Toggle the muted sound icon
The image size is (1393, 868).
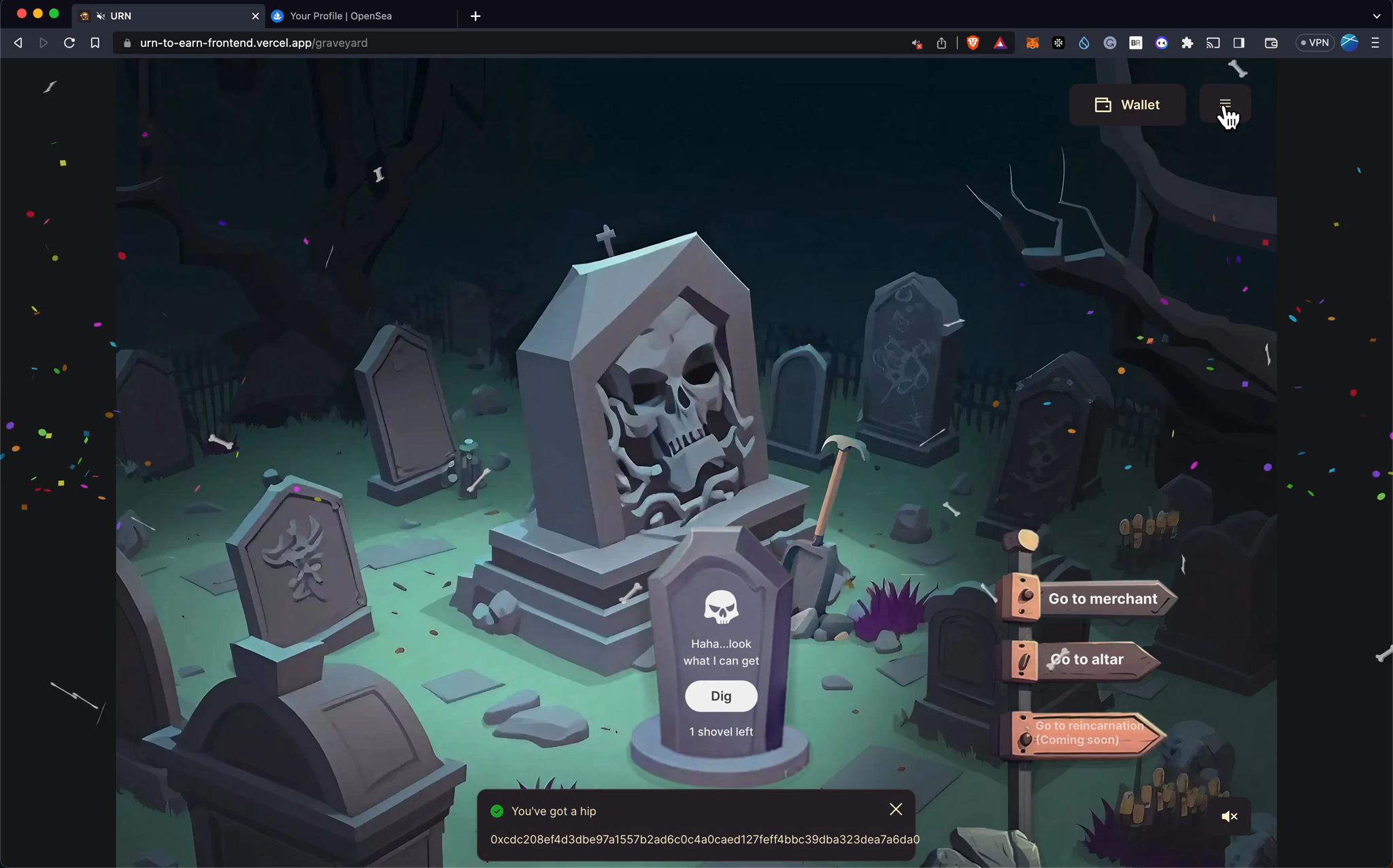point(1229,816)
